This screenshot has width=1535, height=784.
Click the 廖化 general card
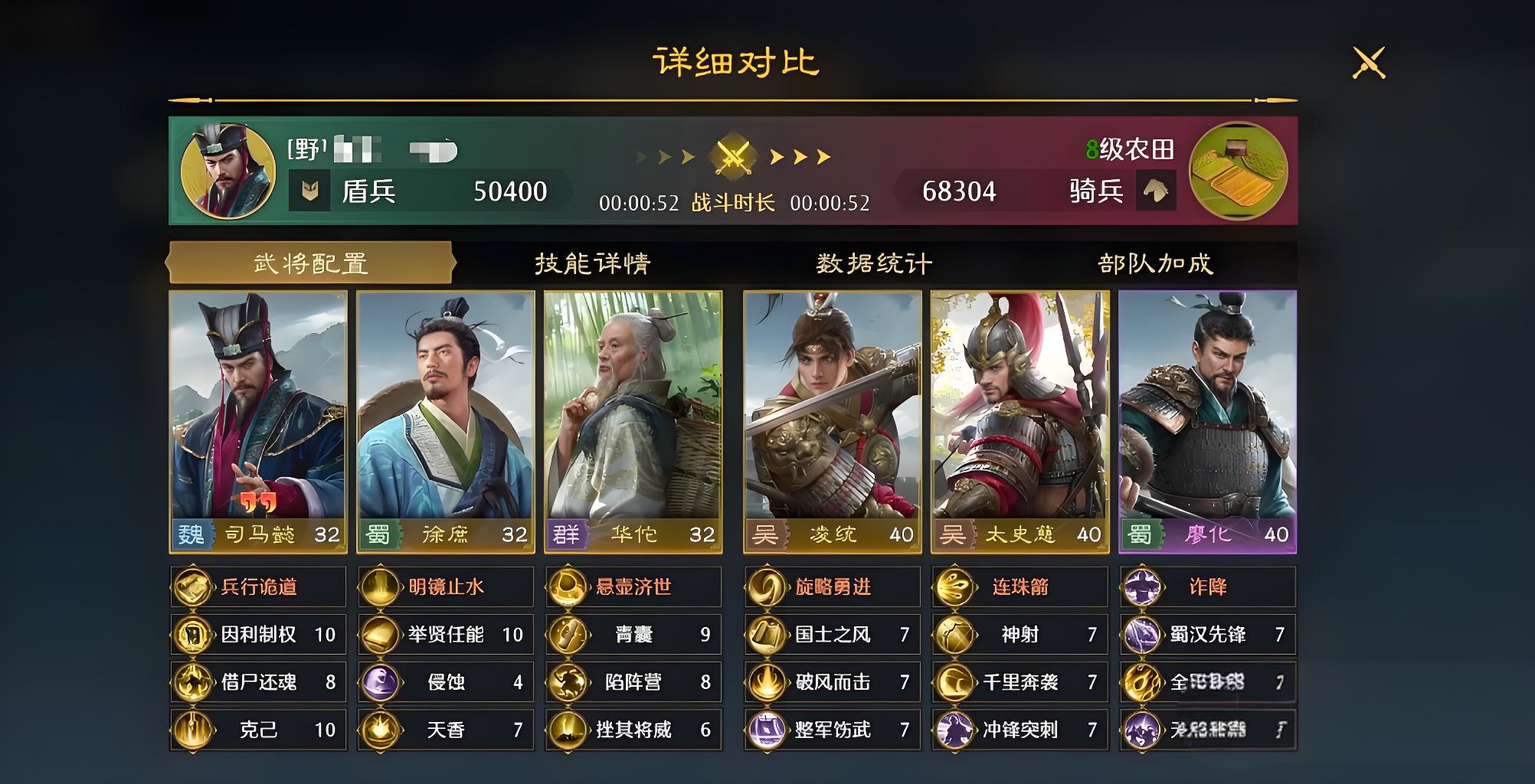1207,421
